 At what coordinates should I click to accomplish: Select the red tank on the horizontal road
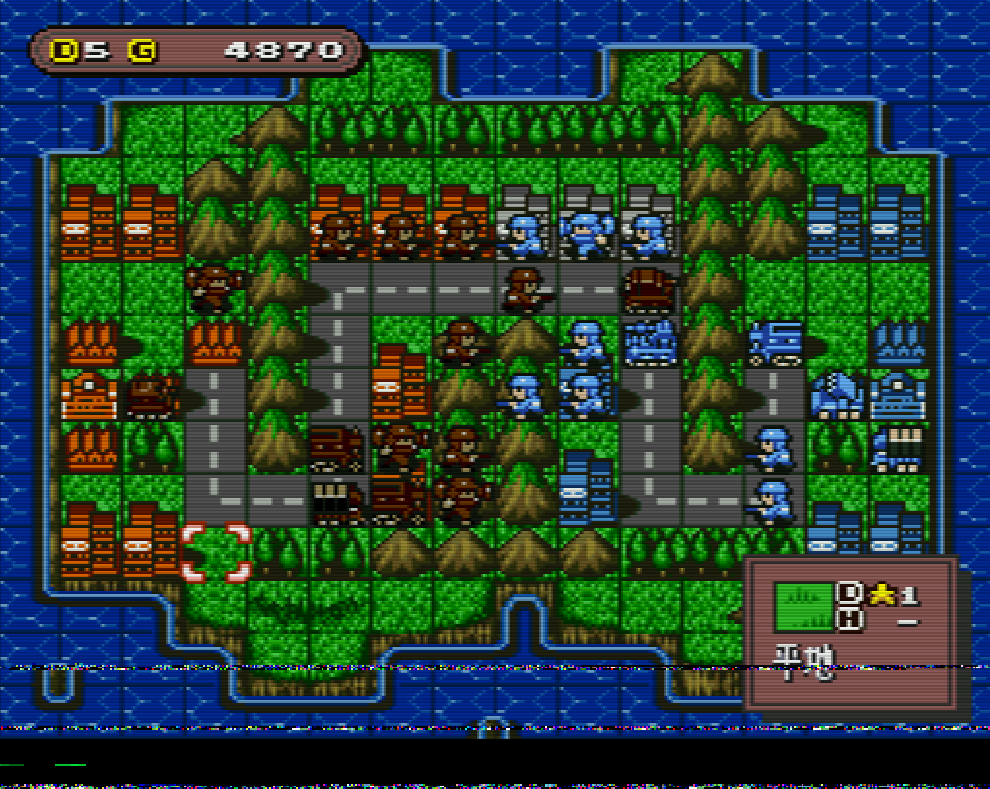tap(650, 288)
